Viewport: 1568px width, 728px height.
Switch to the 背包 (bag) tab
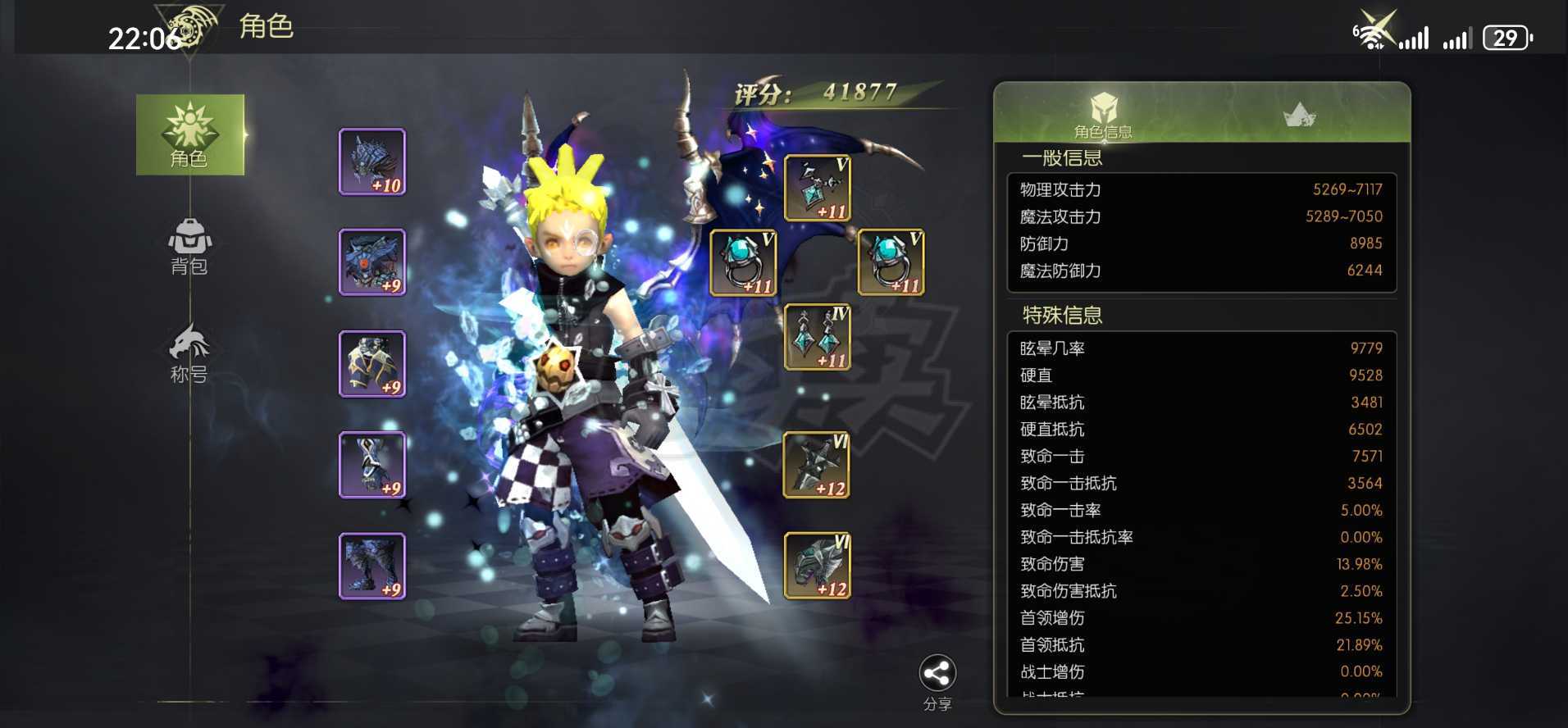[189, 246]
